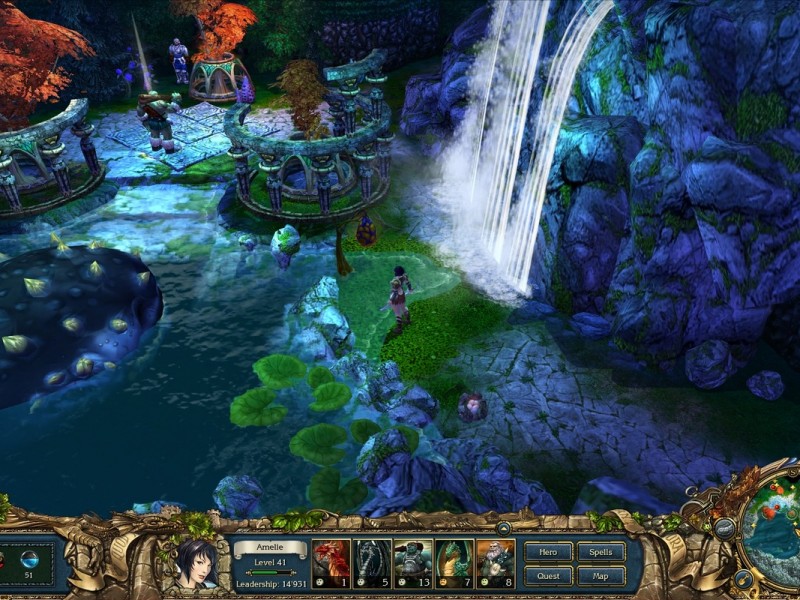The width and height of the screenshot is (800, 600).
Task: Open the Quest log
Action: [x=548, y=575]
